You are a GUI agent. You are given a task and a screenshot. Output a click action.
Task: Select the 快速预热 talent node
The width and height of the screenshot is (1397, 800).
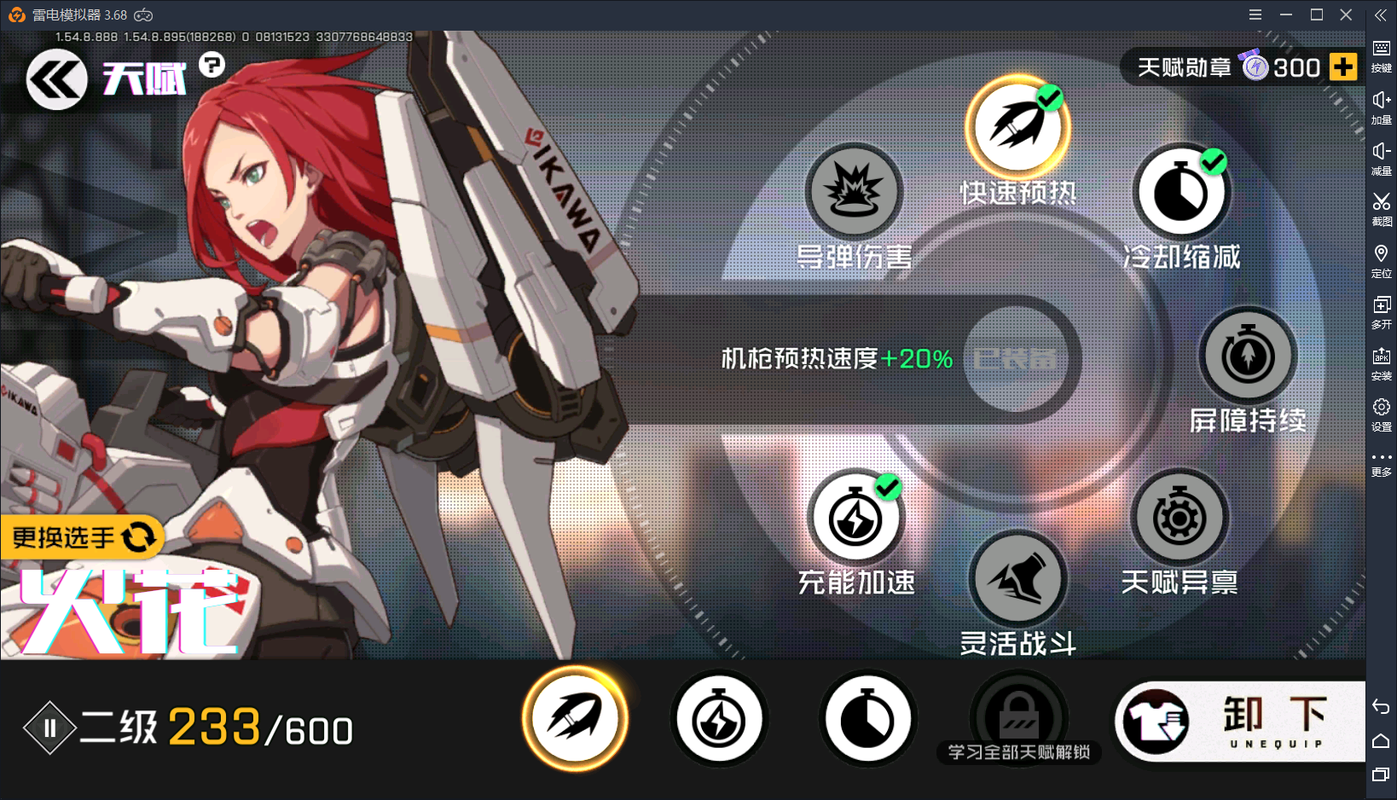point(1018,128)
